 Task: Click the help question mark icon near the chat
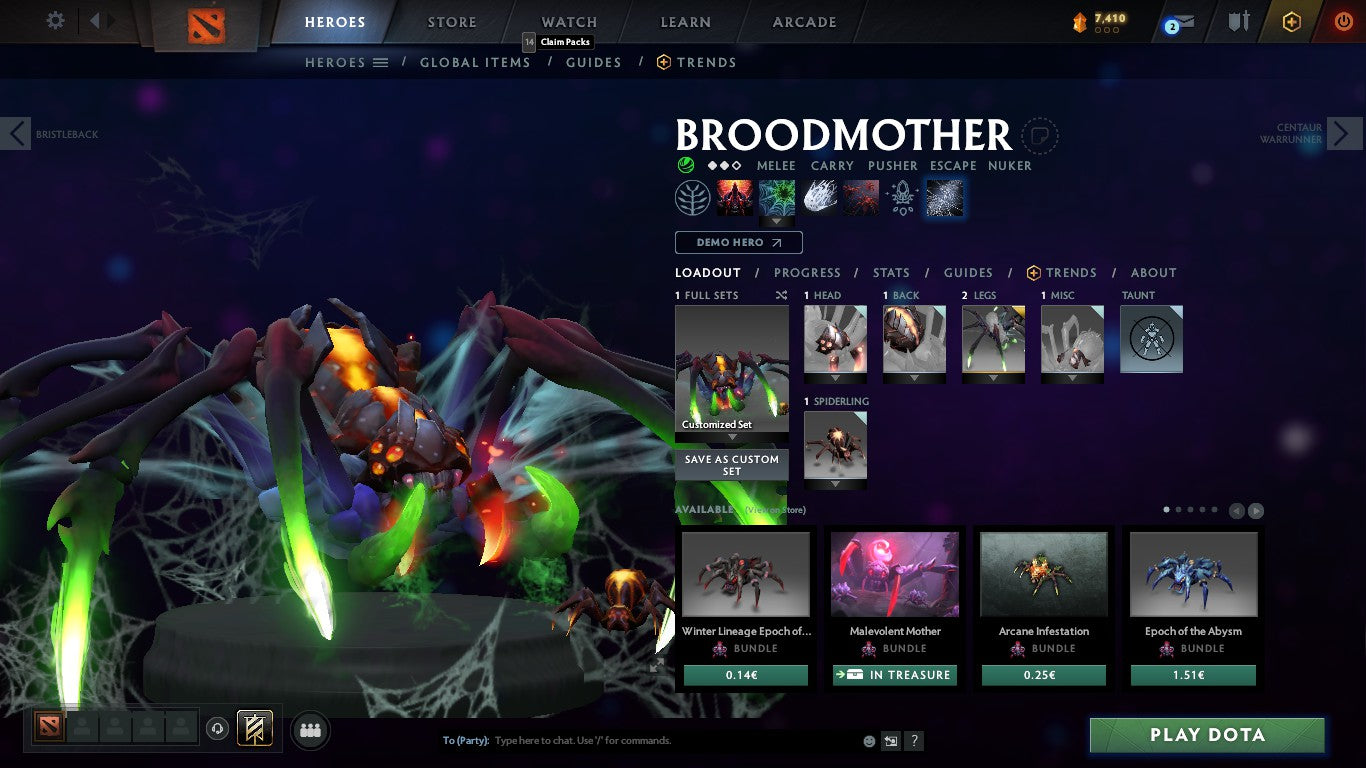913,740
